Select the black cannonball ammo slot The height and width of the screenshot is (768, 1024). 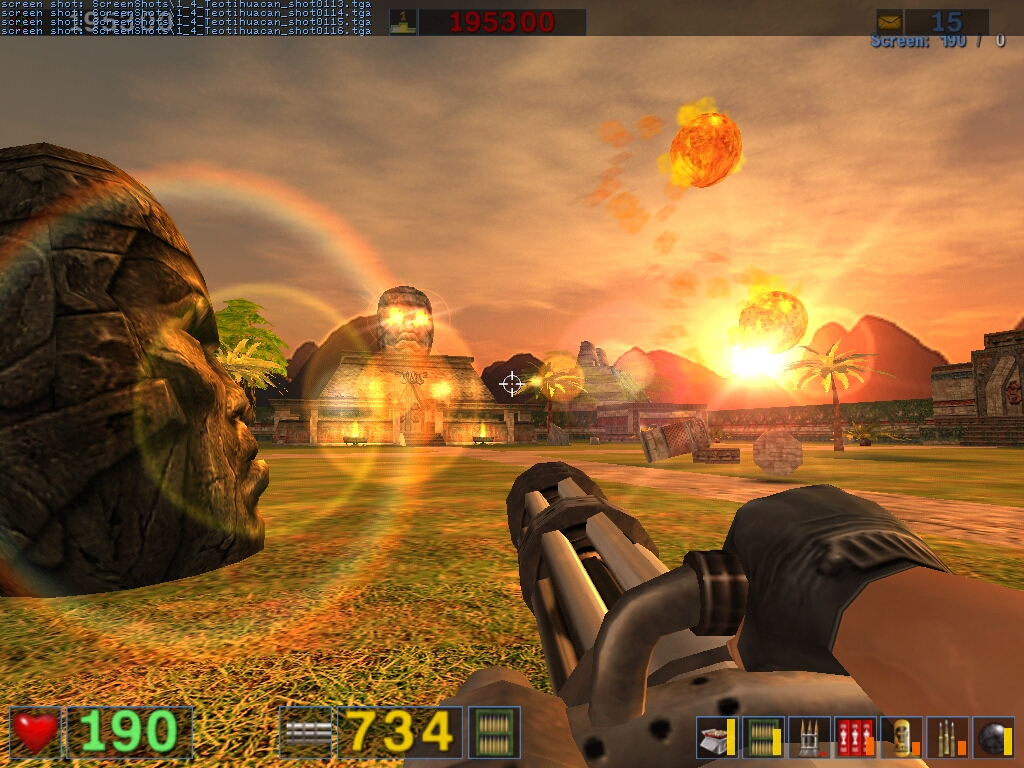pyautogui.click(x=993, y=738)
